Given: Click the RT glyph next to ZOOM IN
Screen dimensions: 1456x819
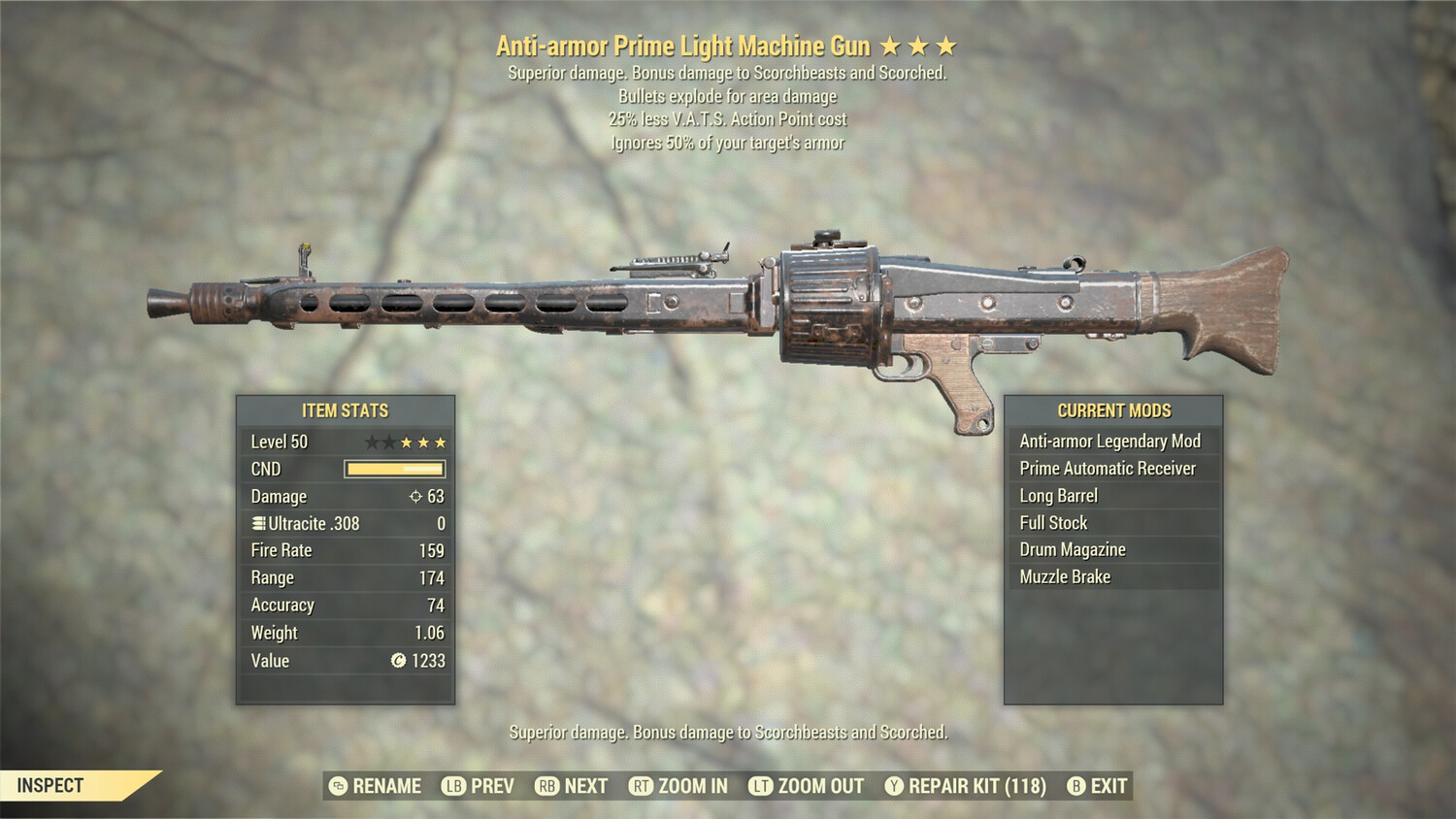Looking at the screenshot, I should pos(642,786).
